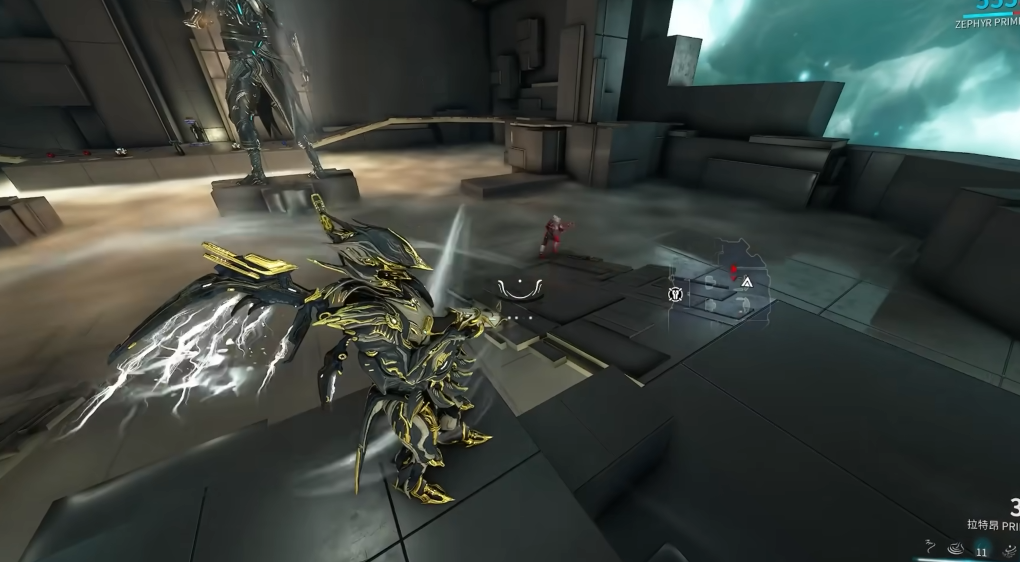Viewport: 1020px width, 562px height.
Task: Click the white player arrow on the minimap
Action: [x=746, y=283]
